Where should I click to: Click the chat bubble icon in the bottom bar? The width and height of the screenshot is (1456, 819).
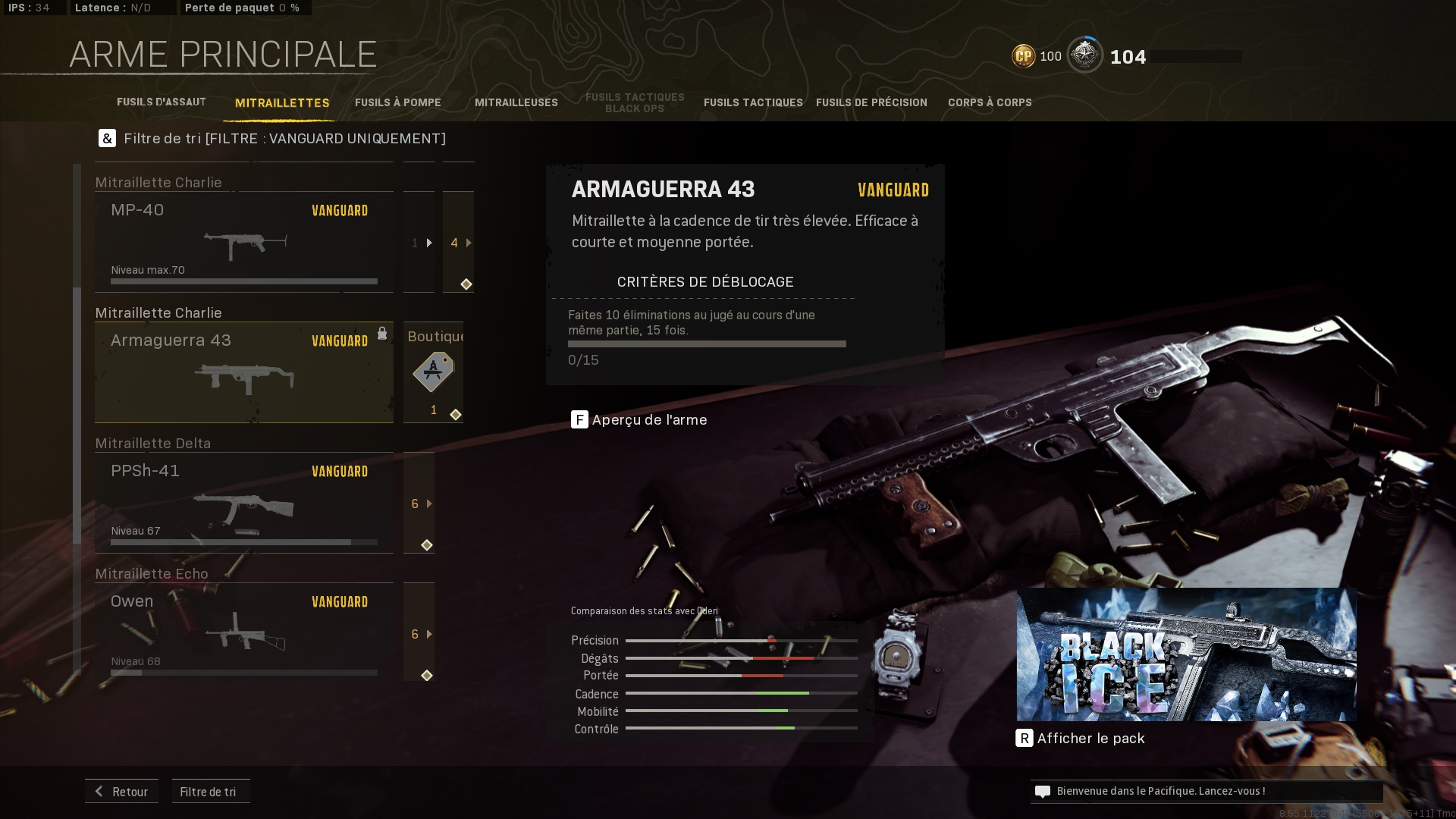1042,791
